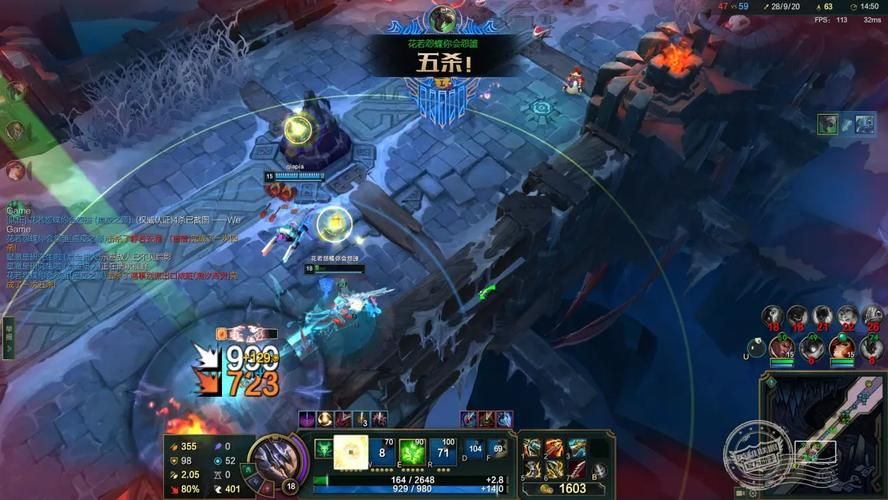888x500 pixels.
Task: Select the first item slot in inventory
Action: pos(532,448)
